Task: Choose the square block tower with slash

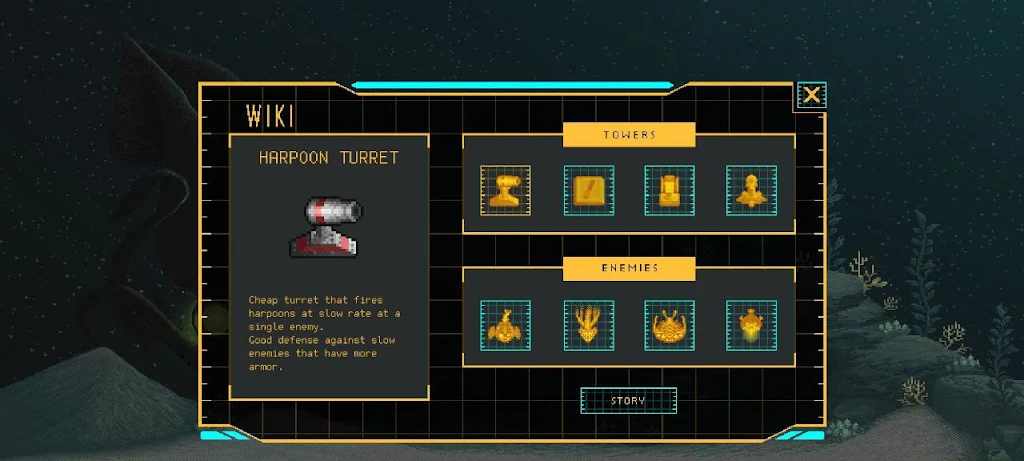Action: [588, 190]
